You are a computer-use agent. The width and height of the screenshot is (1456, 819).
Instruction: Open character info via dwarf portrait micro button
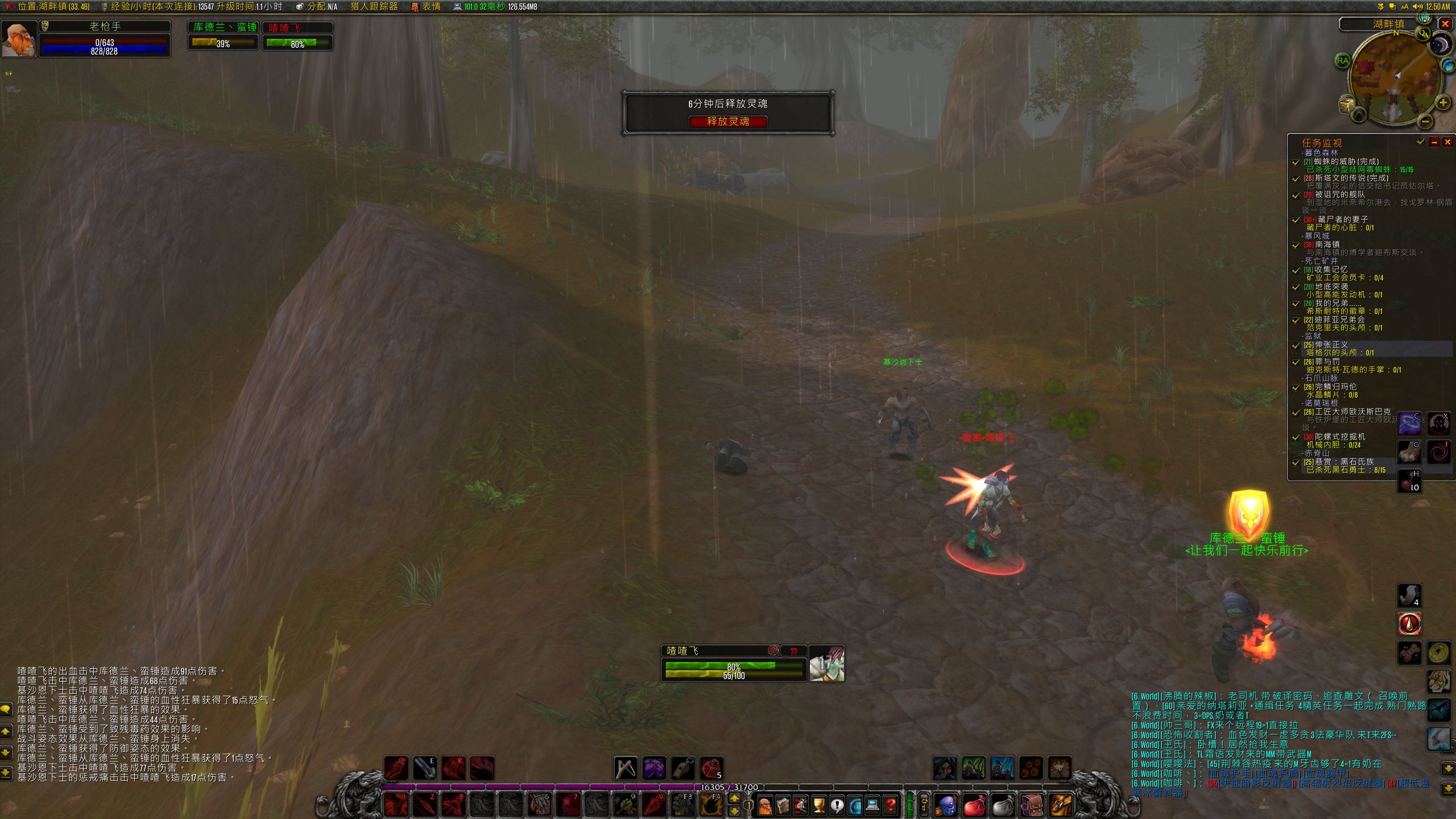pos(765,805)
